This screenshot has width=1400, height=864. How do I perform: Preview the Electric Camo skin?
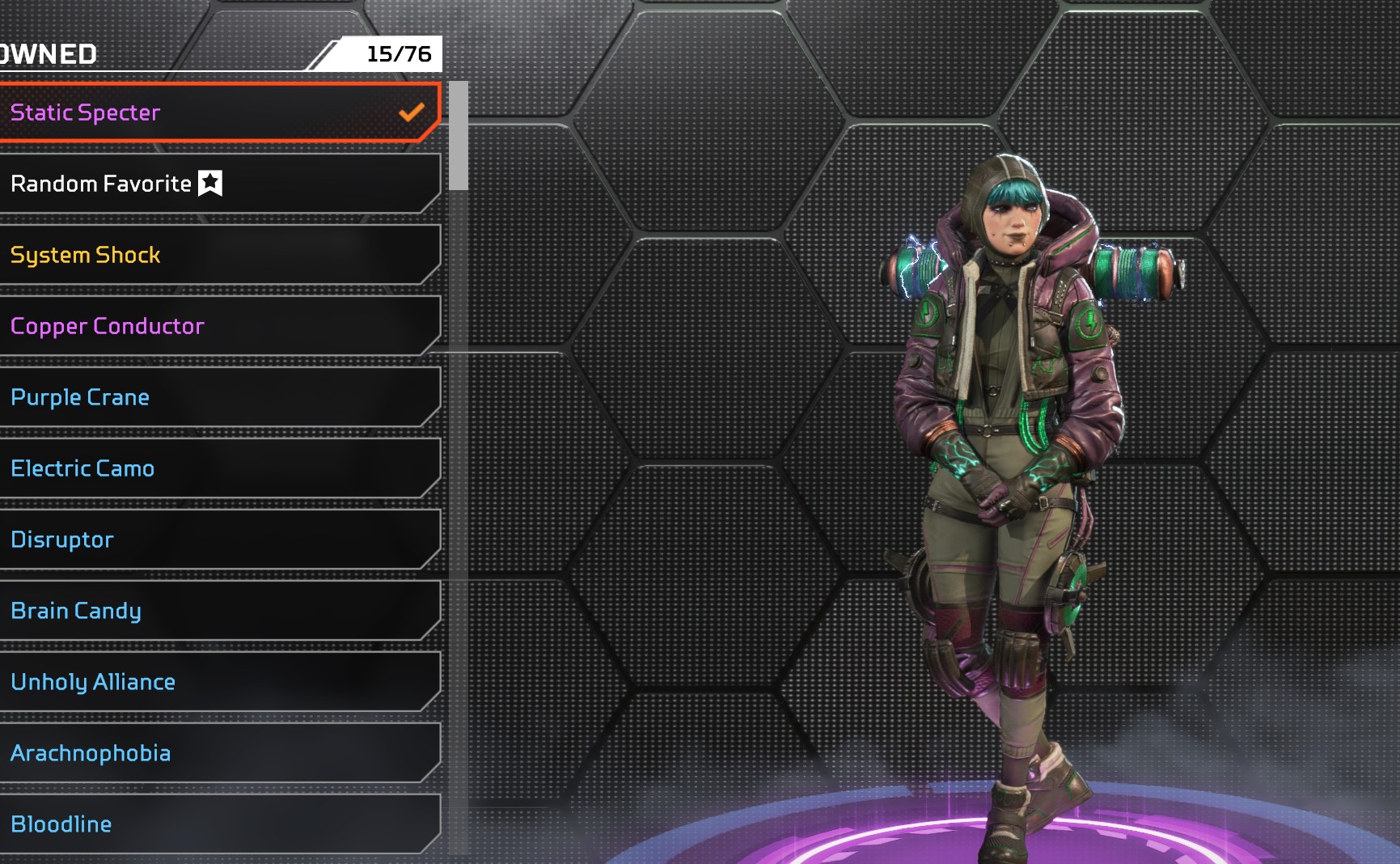218,468
